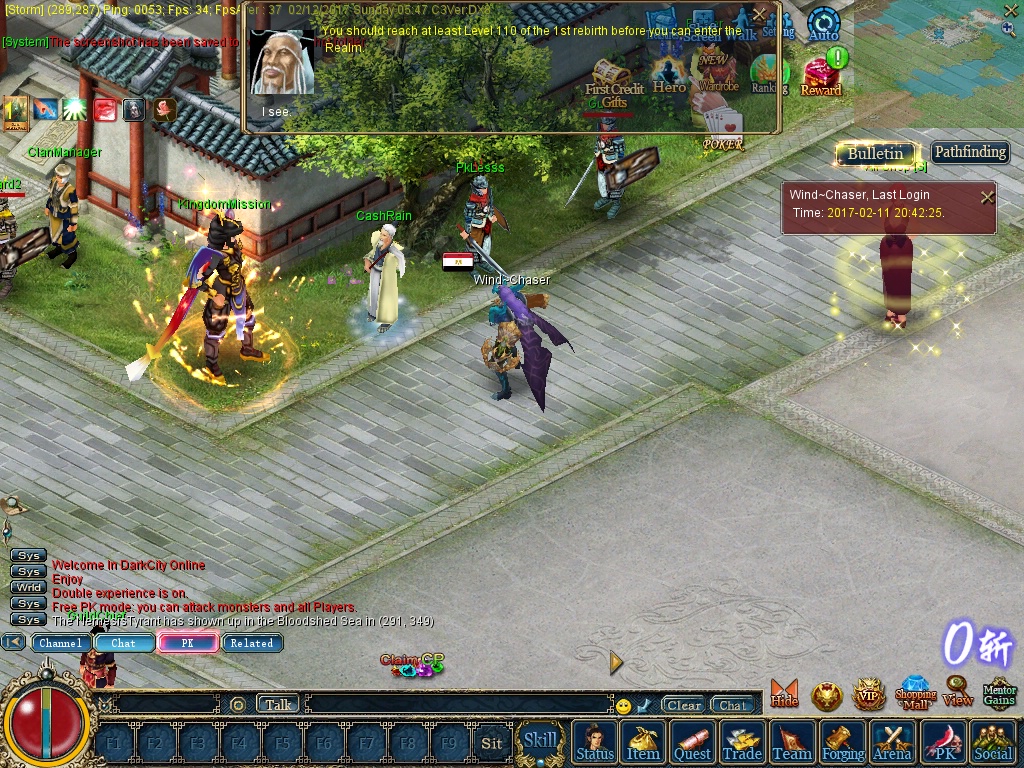Clear the chat log
This screenshot has height=768, width=1024.
[684, 705]
